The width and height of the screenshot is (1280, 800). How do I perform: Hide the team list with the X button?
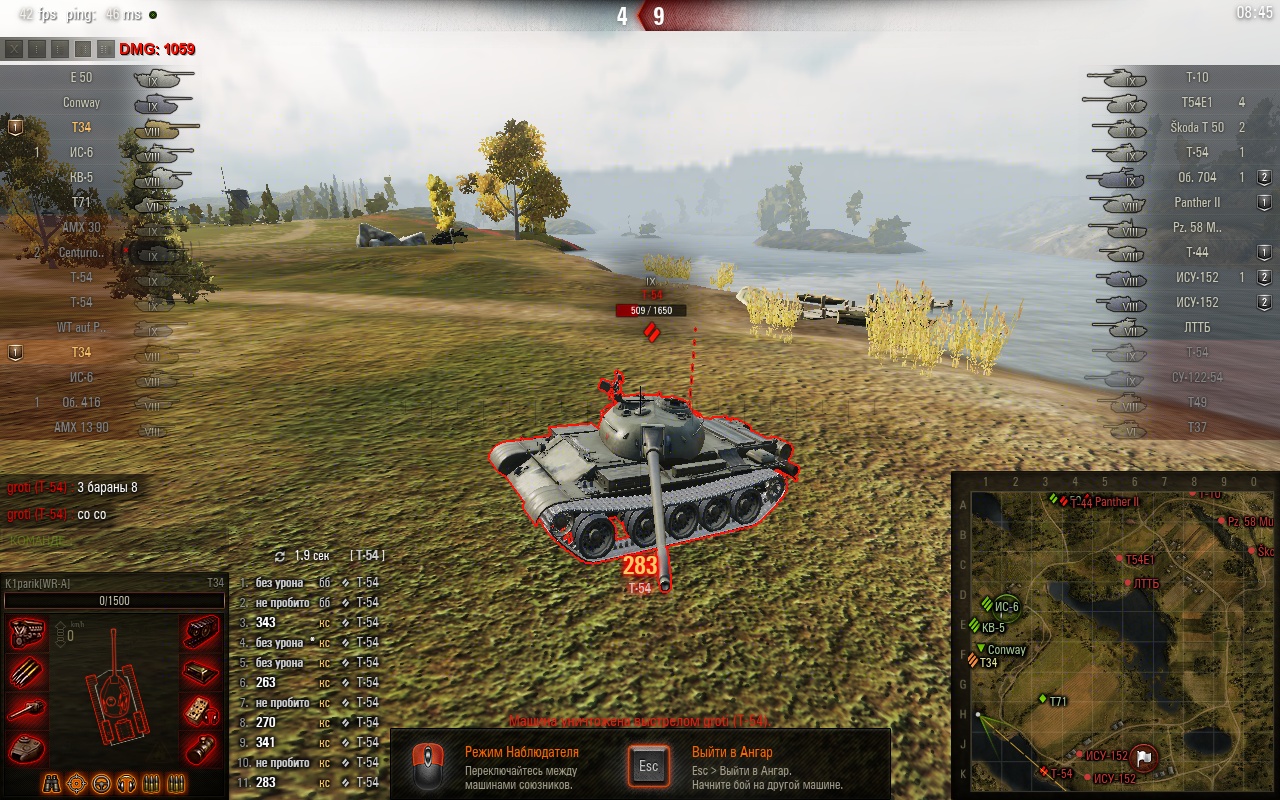pos(14,48)
